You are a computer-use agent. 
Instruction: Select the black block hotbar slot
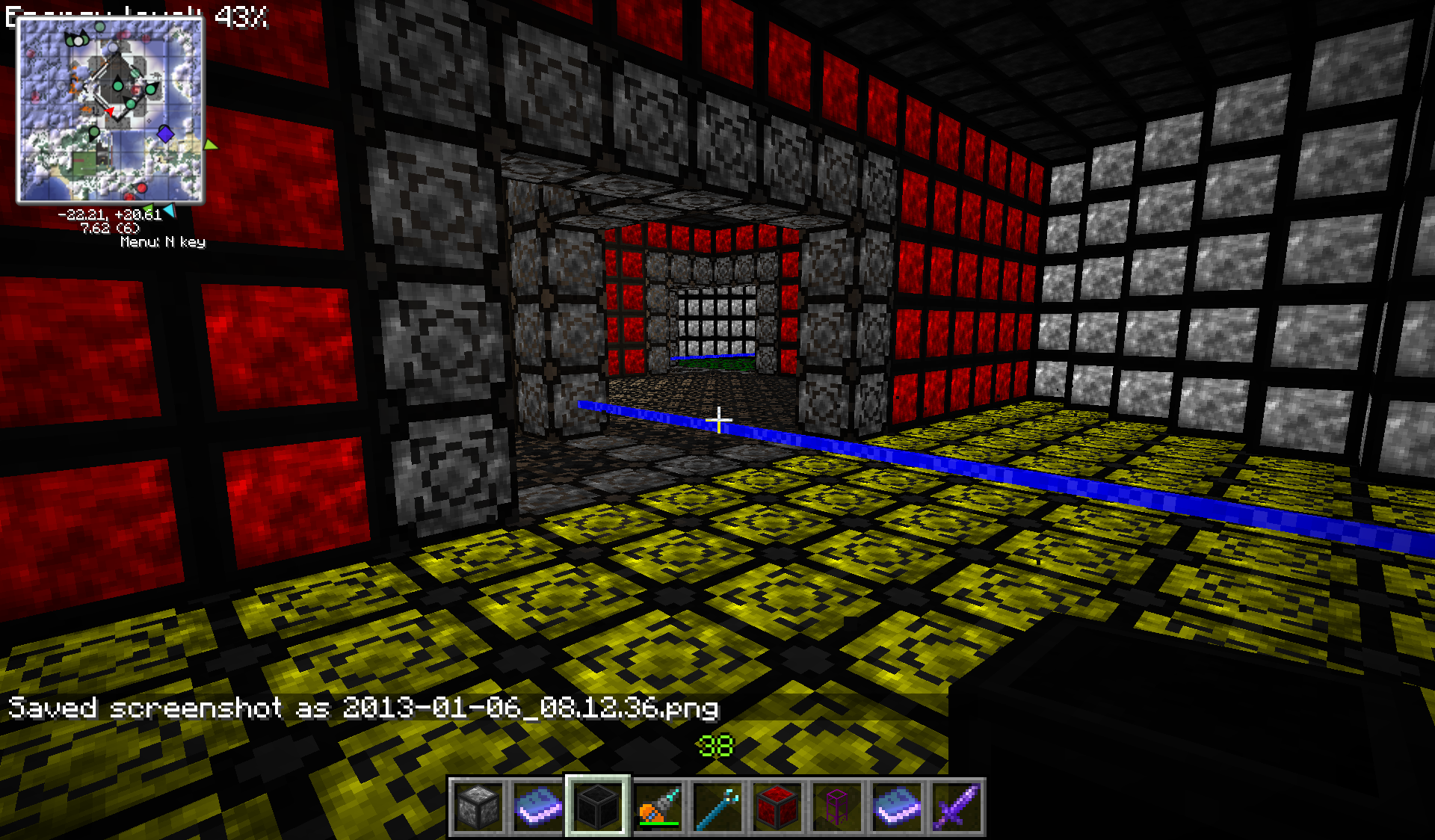coord(597,806)
